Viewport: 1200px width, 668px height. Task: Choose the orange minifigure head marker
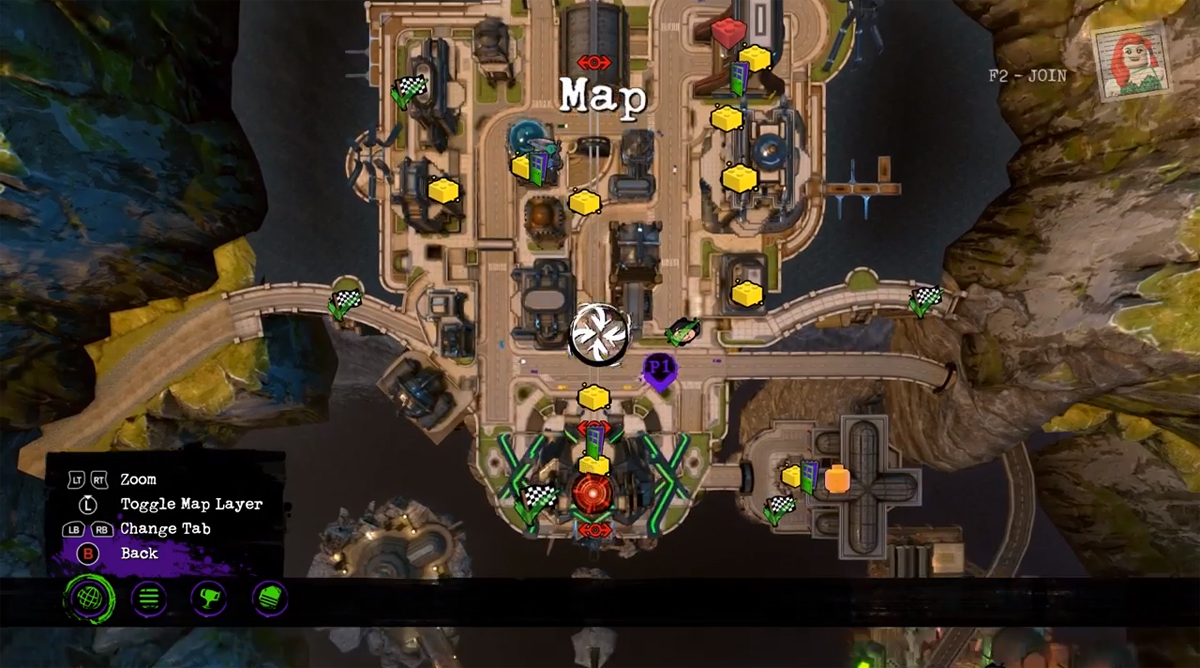tap(837, 478)
